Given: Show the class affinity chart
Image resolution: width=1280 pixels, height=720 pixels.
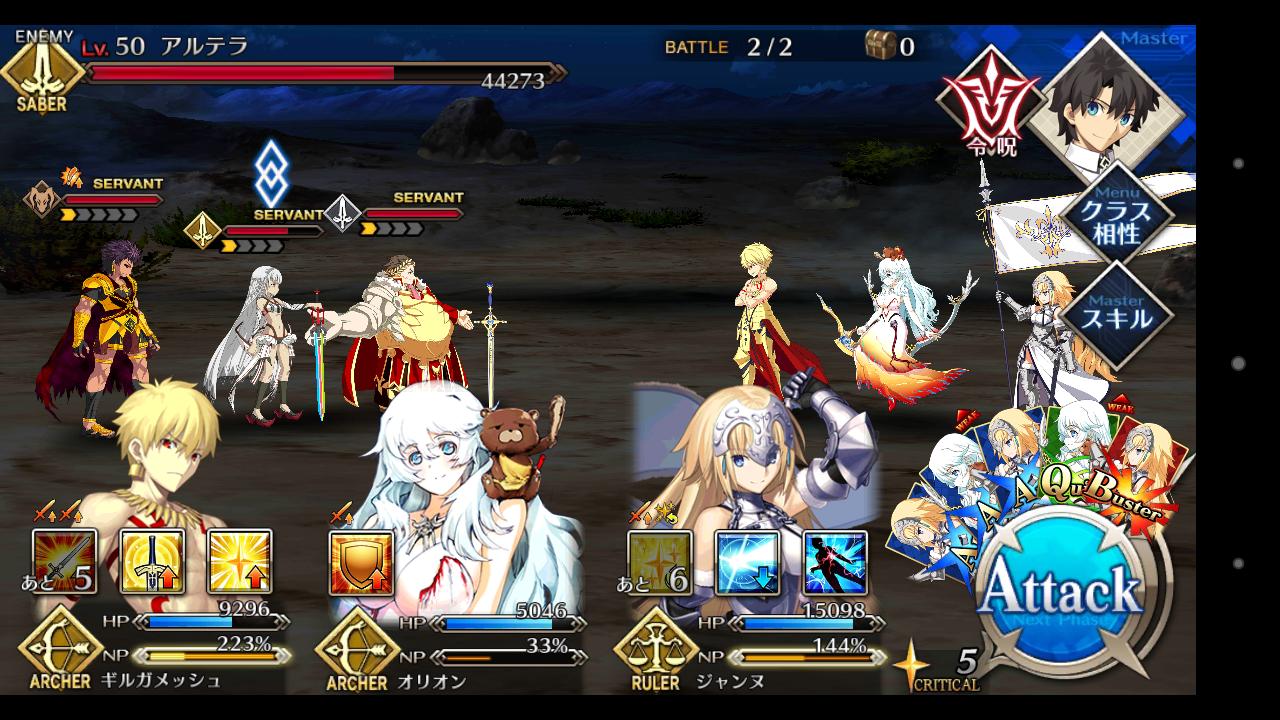Looking at the screenshot, I should coord(1118,213).
